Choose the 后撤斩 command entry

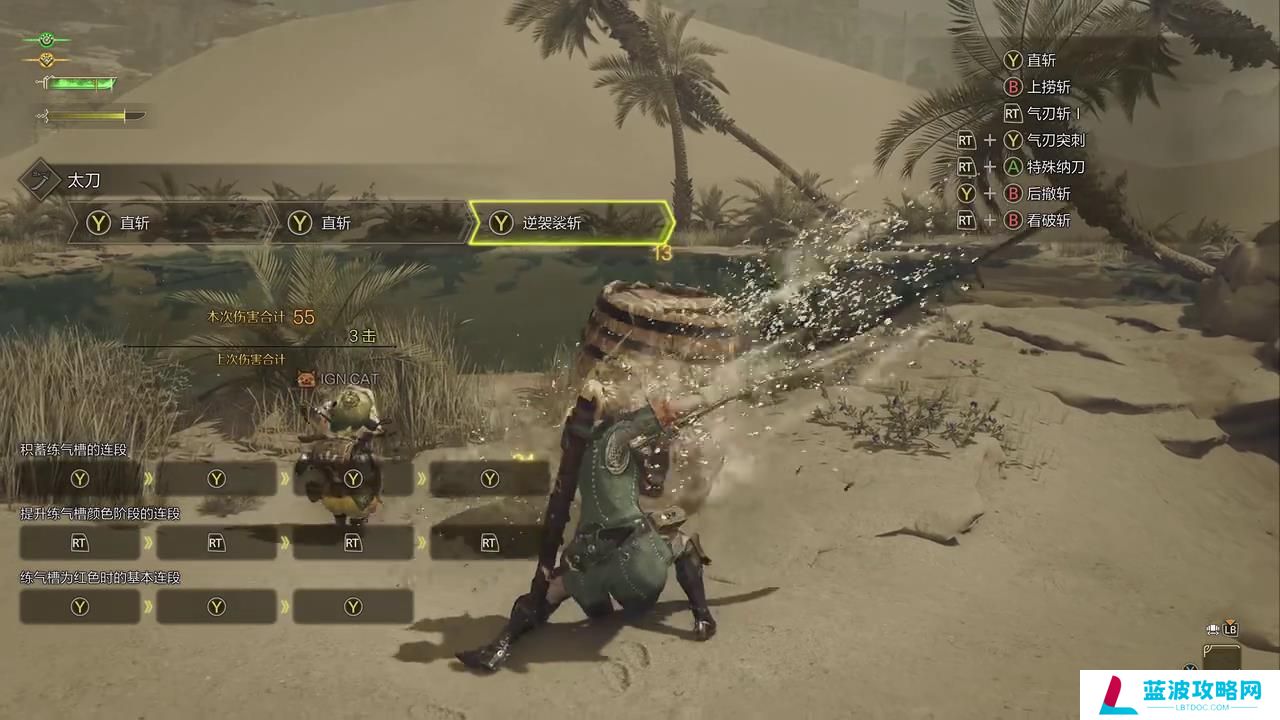coord(1048,193)
